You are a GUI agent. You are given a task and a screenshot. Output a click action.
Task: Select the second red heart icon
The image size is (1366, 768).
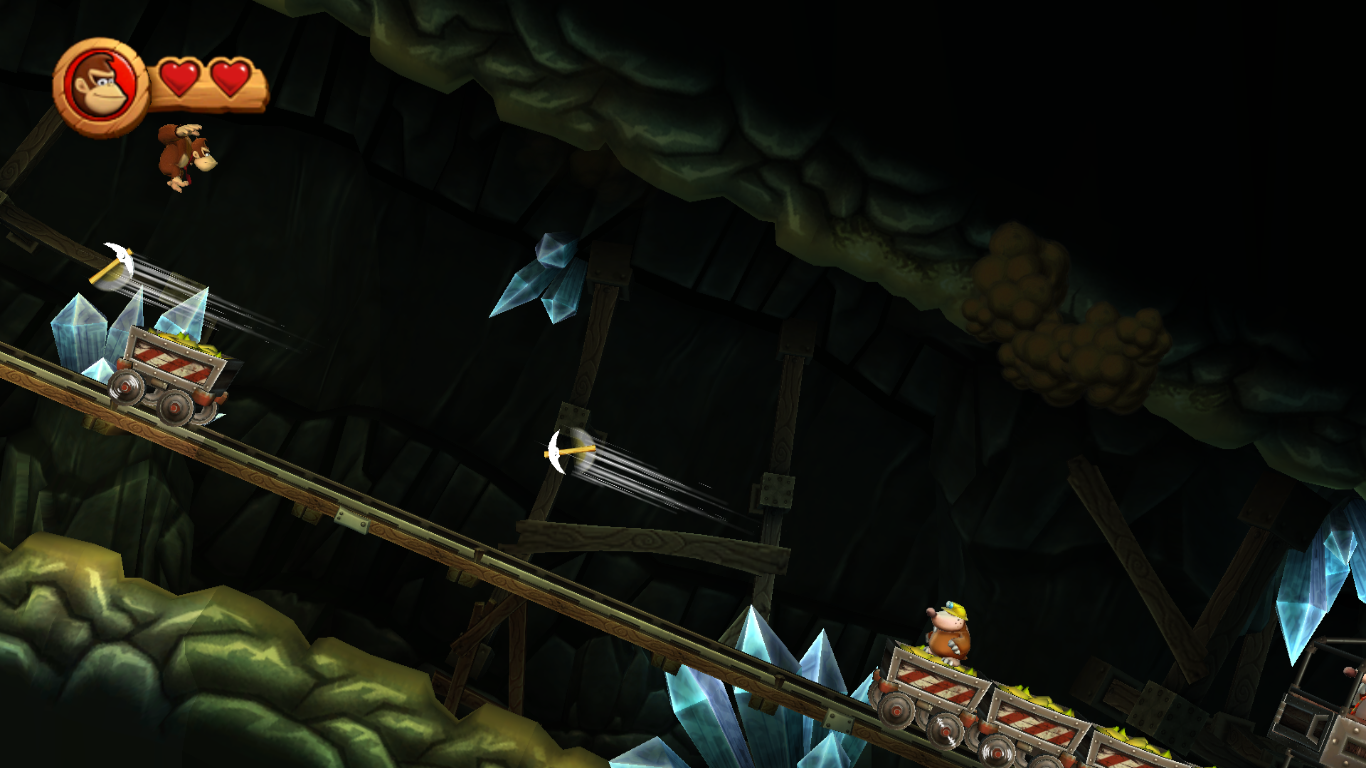tap(230, 76)
